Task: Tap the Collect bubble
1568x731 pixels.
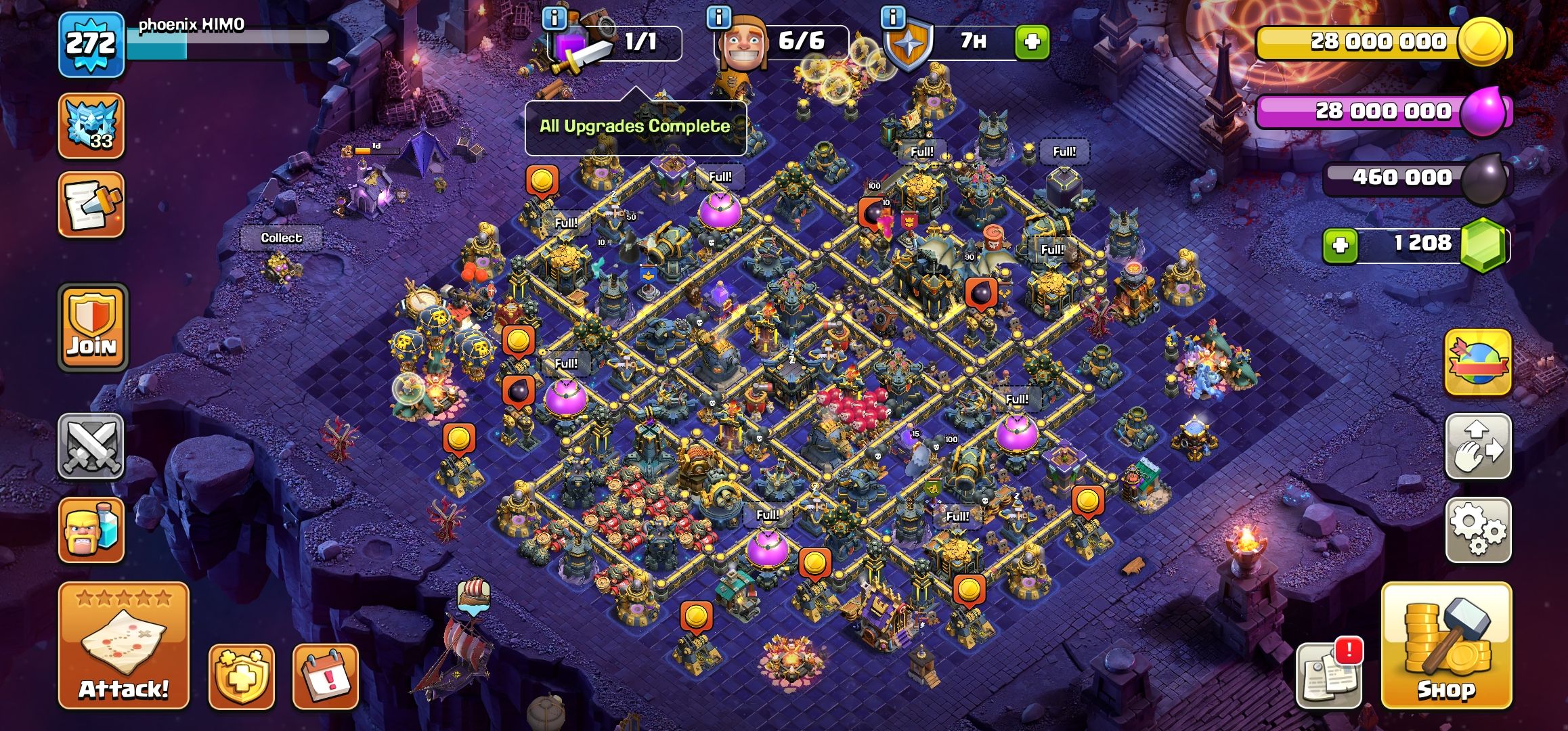Action: [x=281, y=238]
